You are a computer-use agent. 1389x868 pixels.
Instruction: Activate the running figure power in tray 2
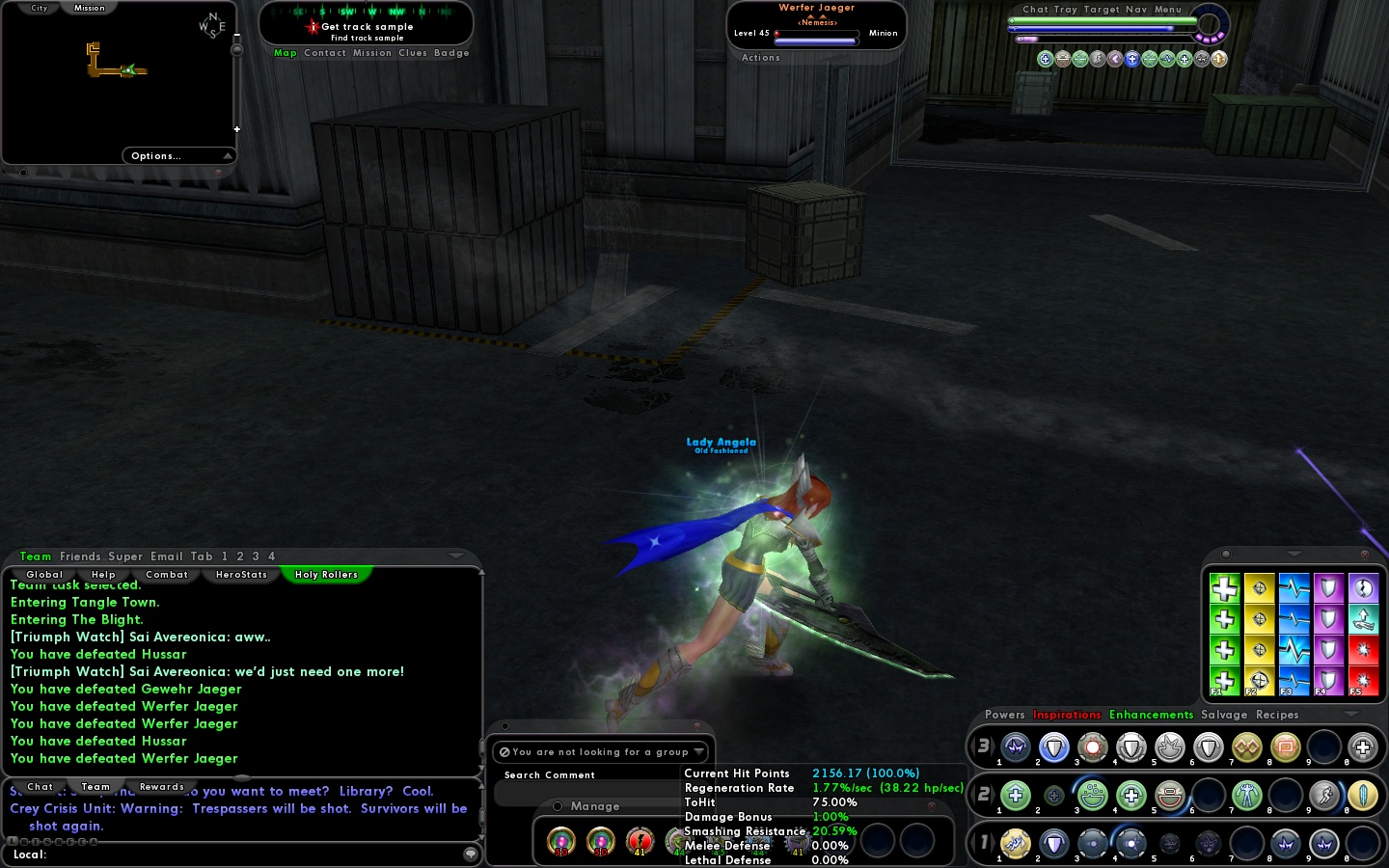click(1324, 796)
